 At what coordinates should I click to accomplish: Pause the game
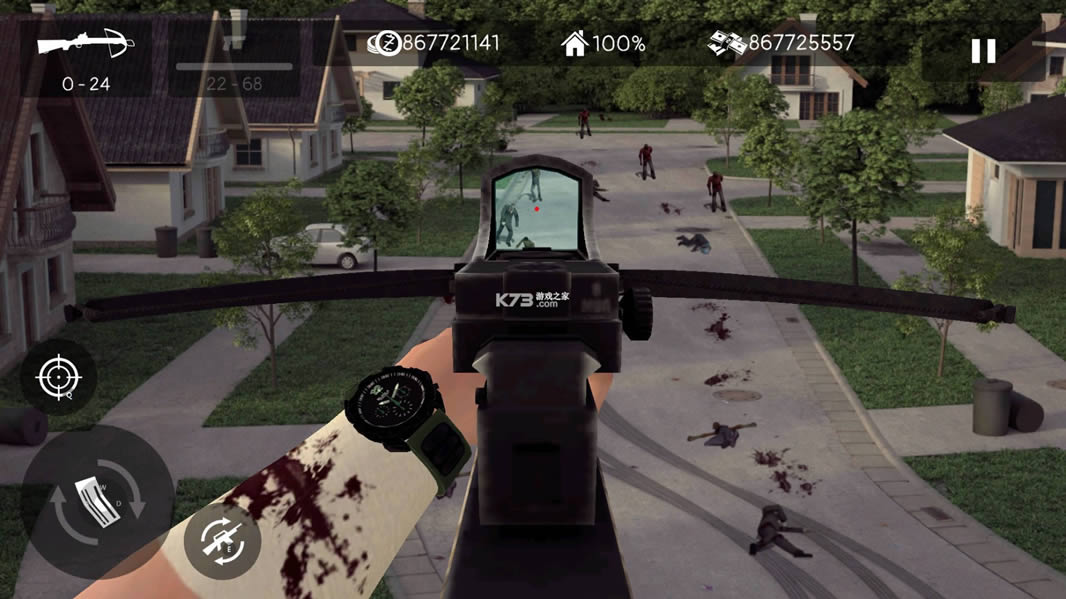click(x=983, y=51)
